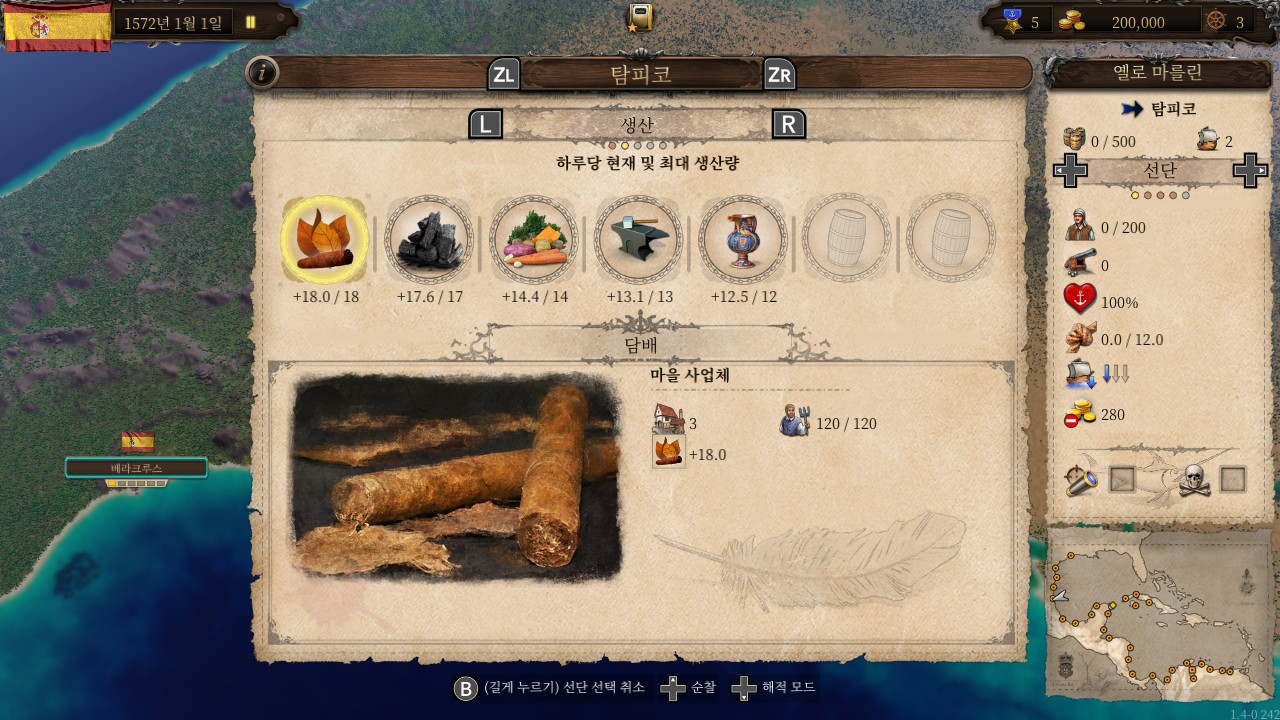The width and height of the screenshot is (1280, 720).
Task: Select the second pager dot under 선단
Action: tap(1148, 195)
